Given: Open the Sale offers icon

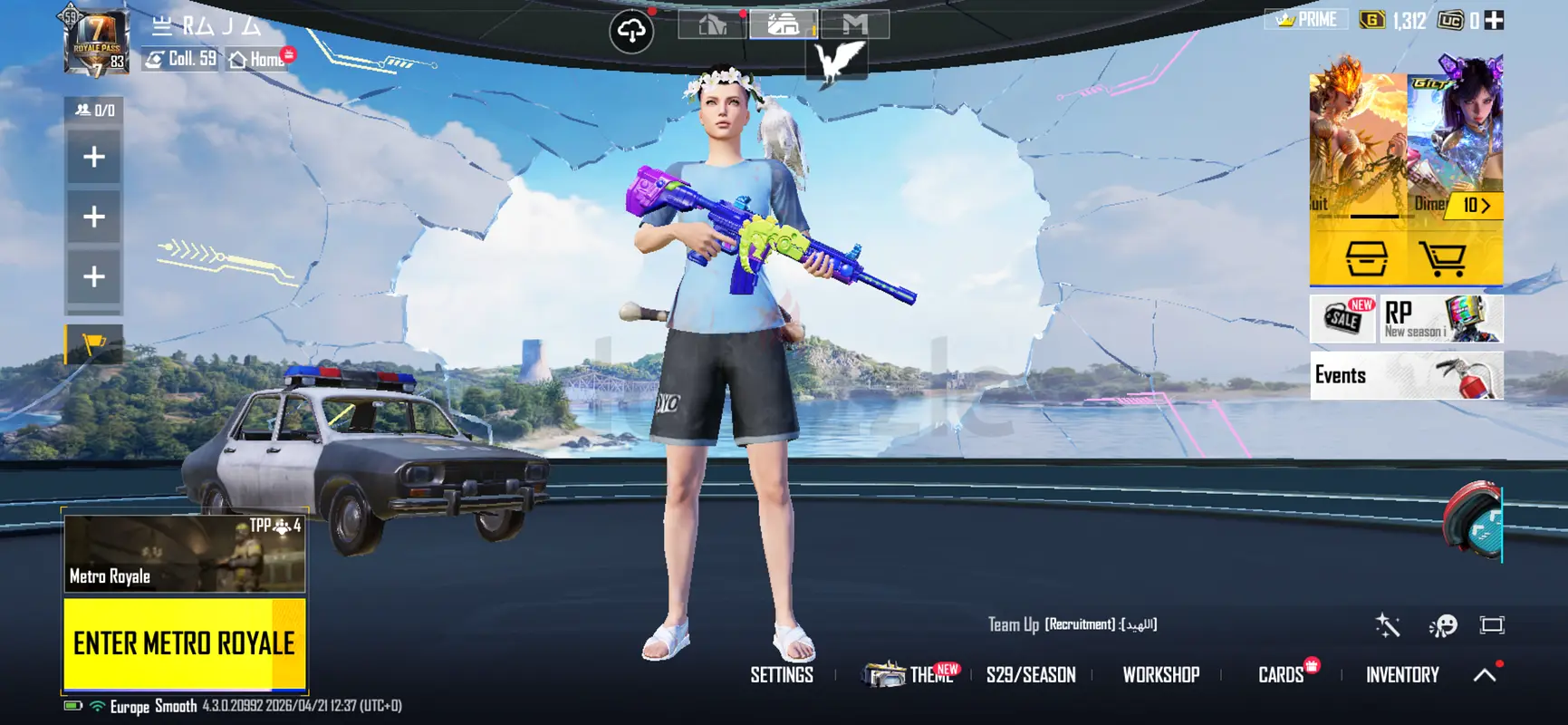Looking at the screenshot, I should point(1344,319).
